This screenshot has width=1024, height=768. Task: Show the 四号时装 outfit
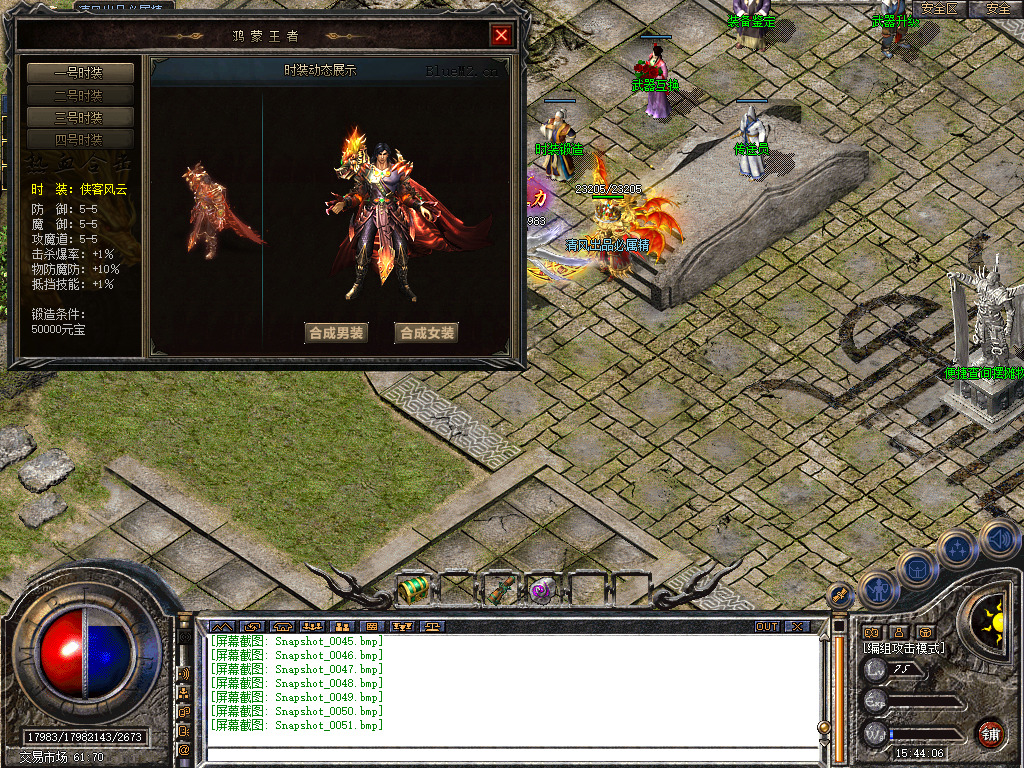80,139
